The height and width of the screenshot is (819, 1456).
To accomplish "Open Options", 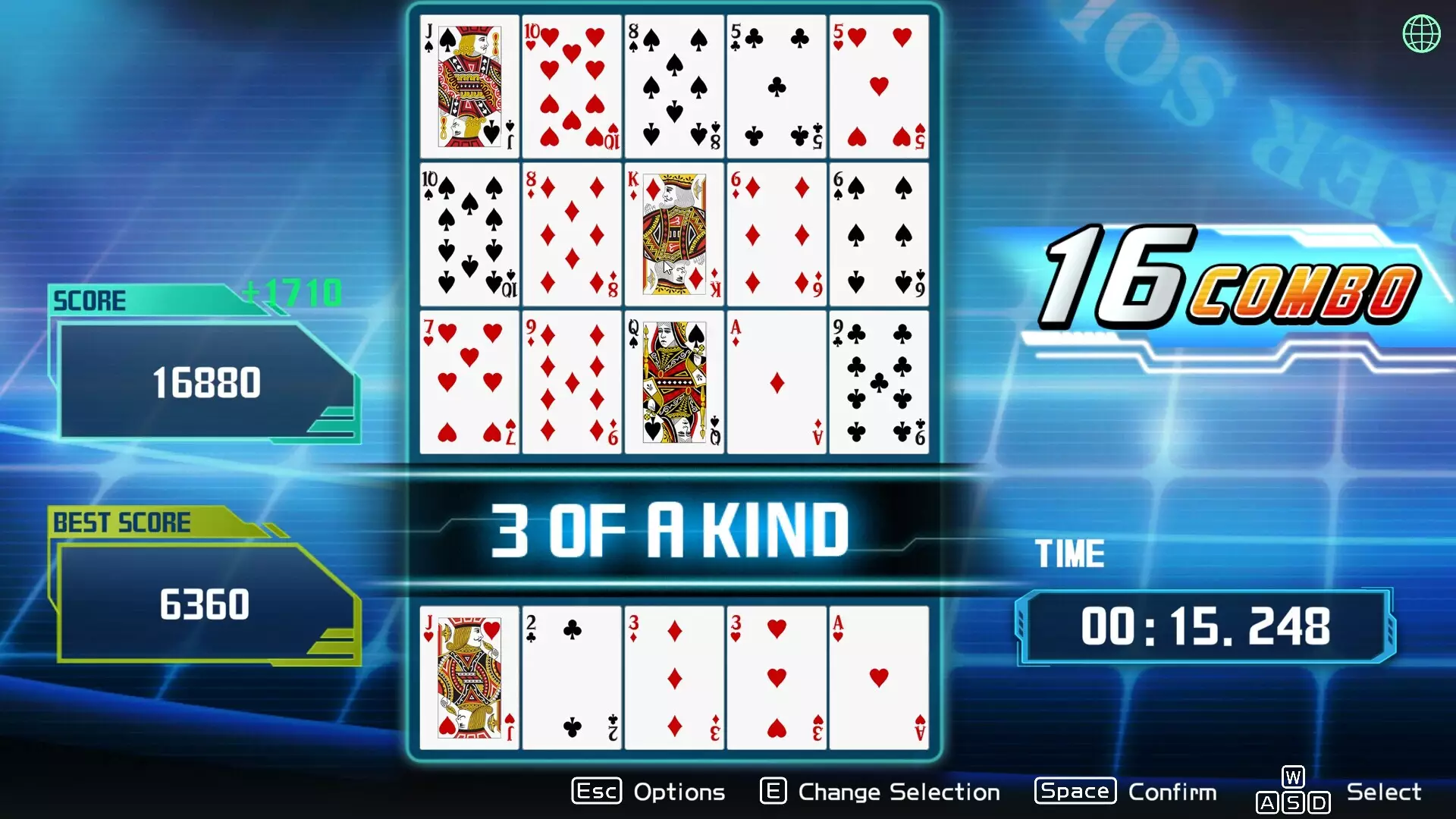I will [677, 792].
